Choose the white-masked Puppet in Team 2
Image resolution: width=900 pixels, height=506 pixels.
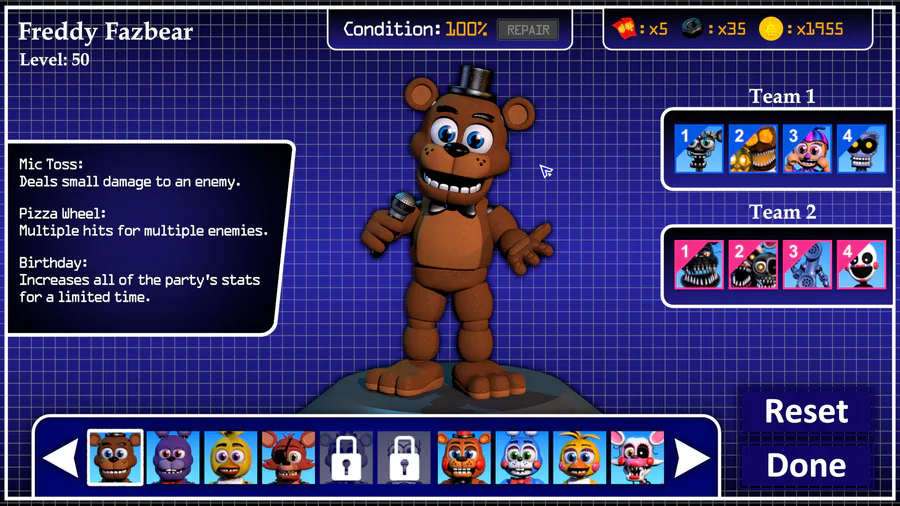coord(860,264)
